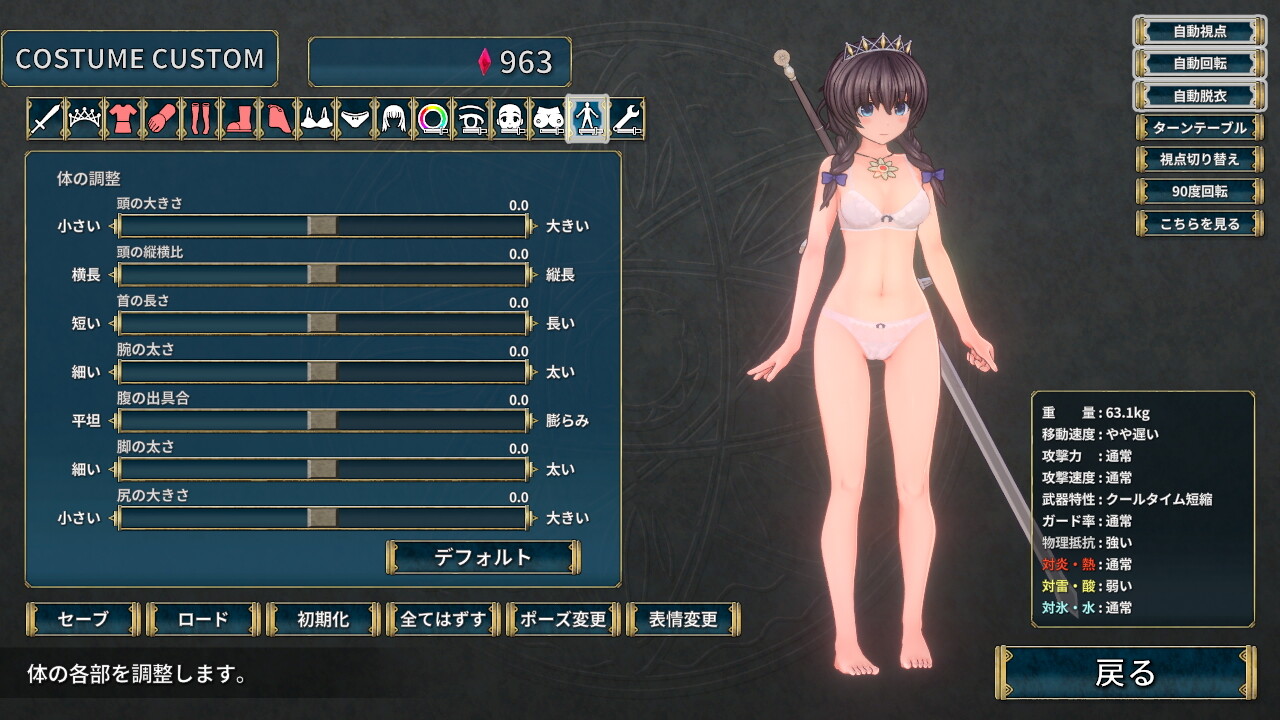Select 全てはずす to remove everything
Screen dimensions: 1280x720
point(443,619)
